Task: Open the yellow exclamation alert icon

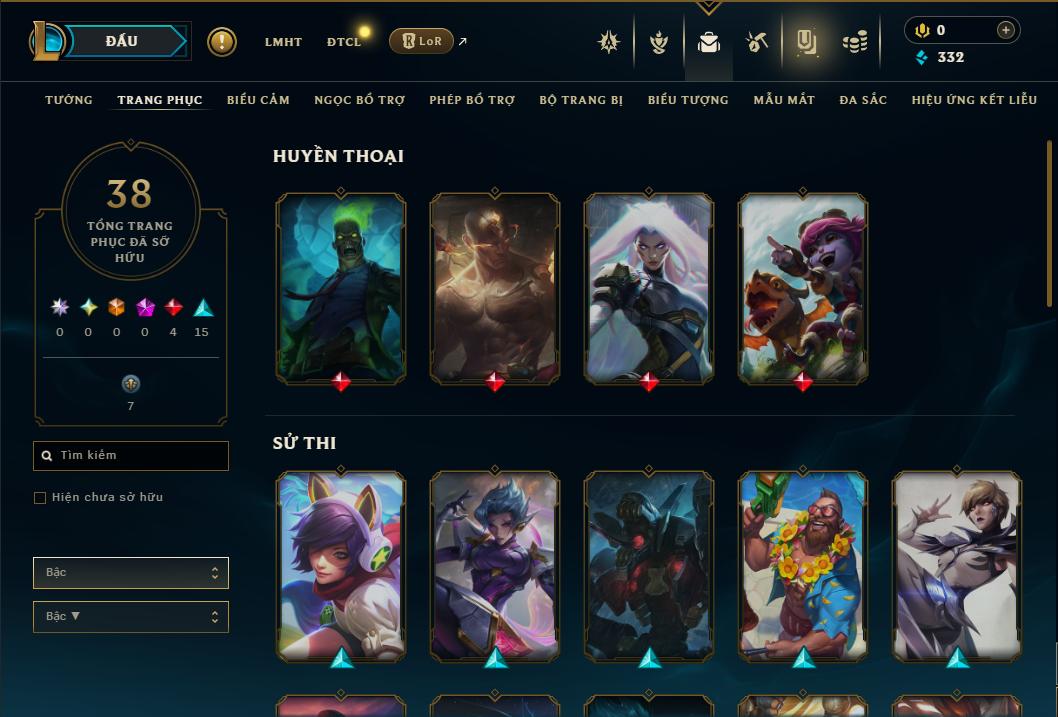Action: (x=222, y=42)
